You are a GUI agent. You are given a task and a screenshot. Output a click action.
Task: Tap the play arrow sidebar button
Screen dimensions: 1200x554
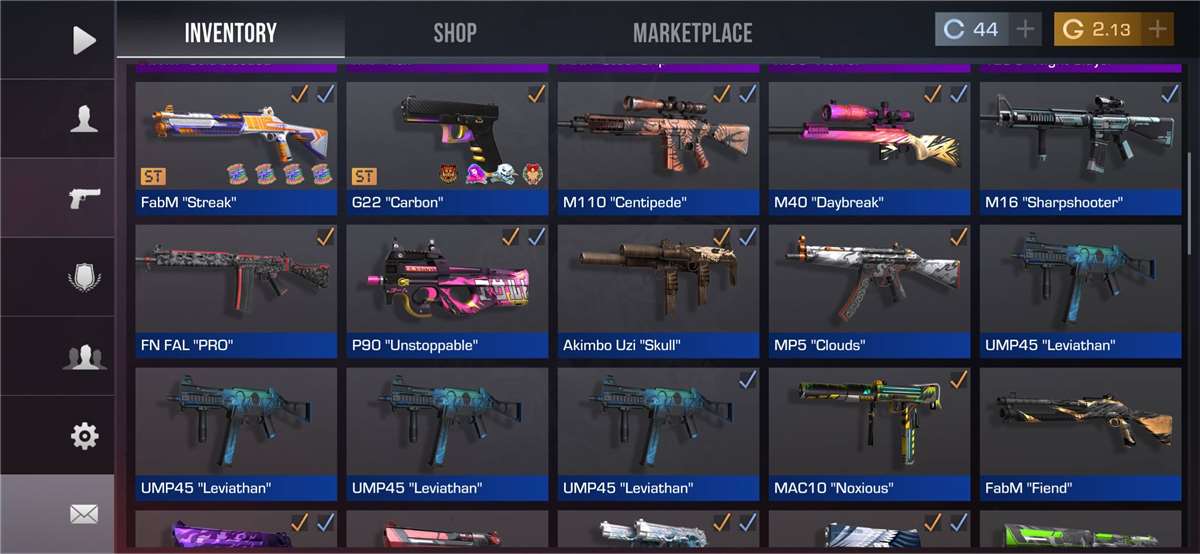coord(84,40)
